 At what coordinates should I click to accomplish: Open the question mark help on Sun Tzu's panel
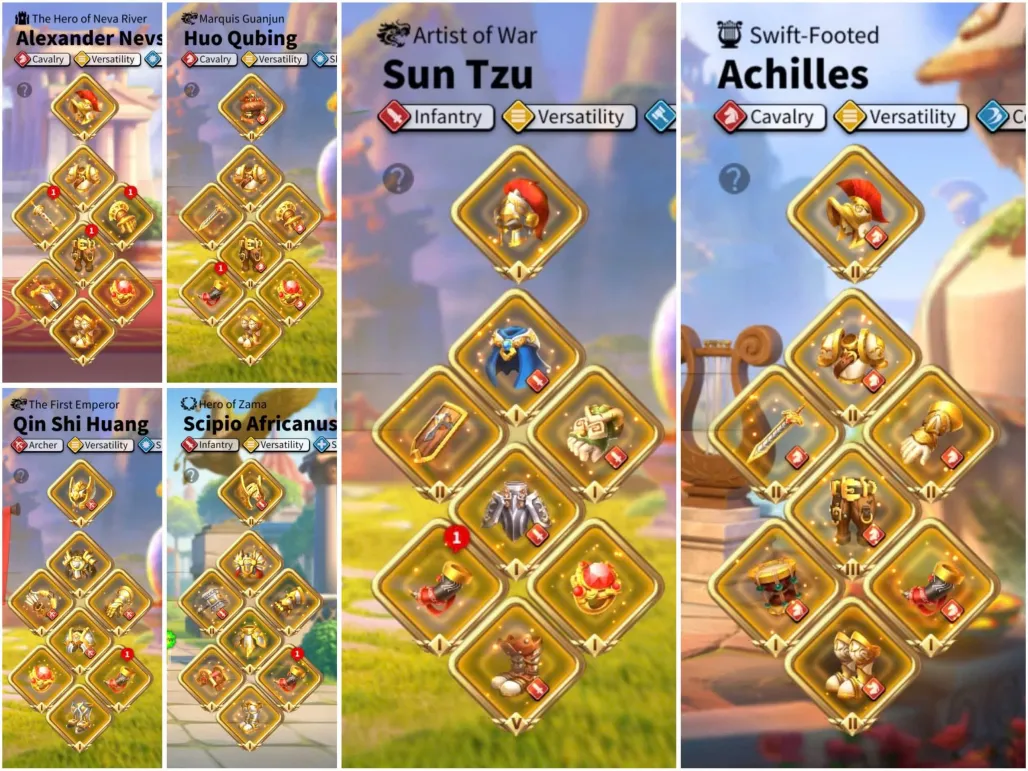point(398,179)
